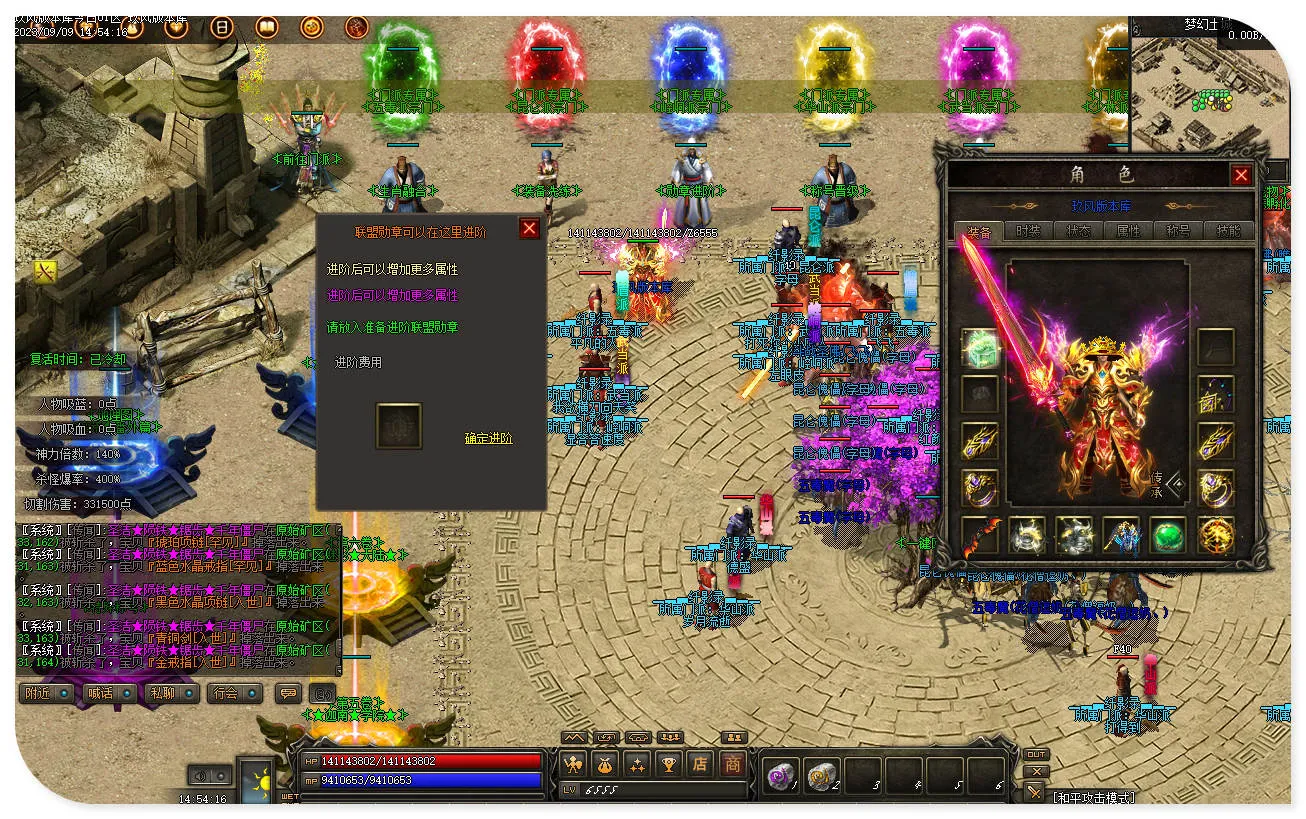Open the 状态 status tab

click(1078, 231)
